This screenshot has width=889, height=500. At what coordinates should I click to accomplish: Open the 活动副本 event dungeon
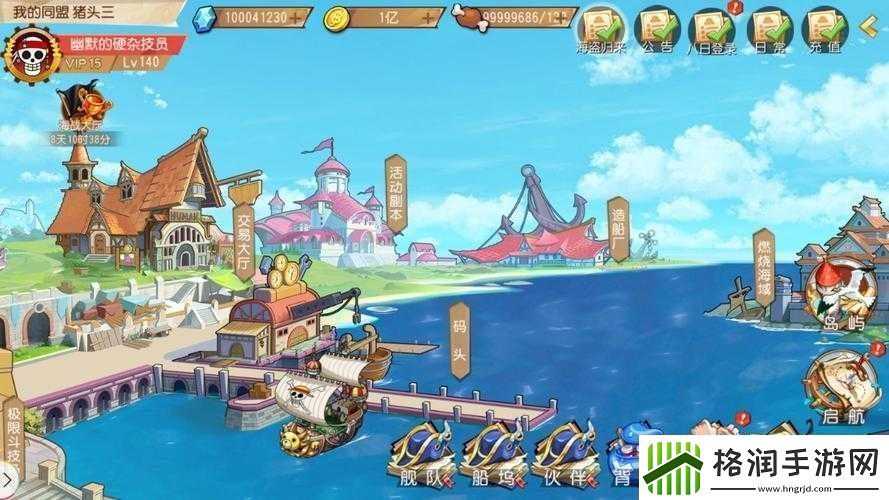(395, 194)
